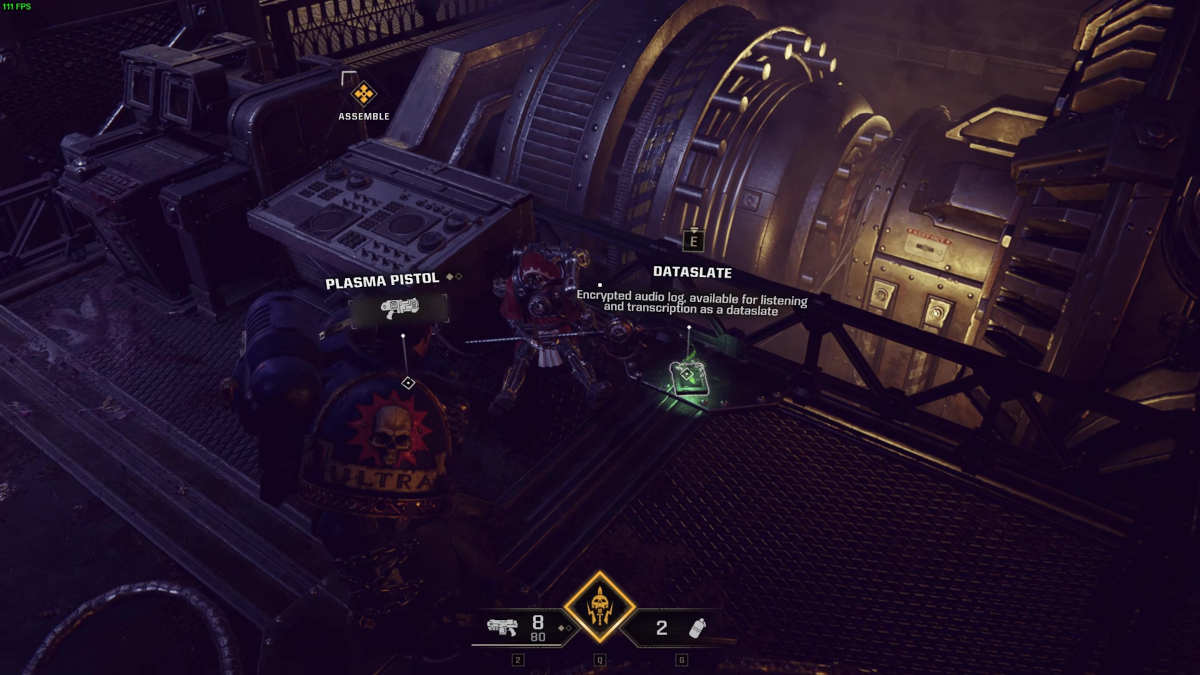Select the bolt pistol weapon icon
Image resolution: width=1200 pixels, height=675 pixels.
point(502,627)
